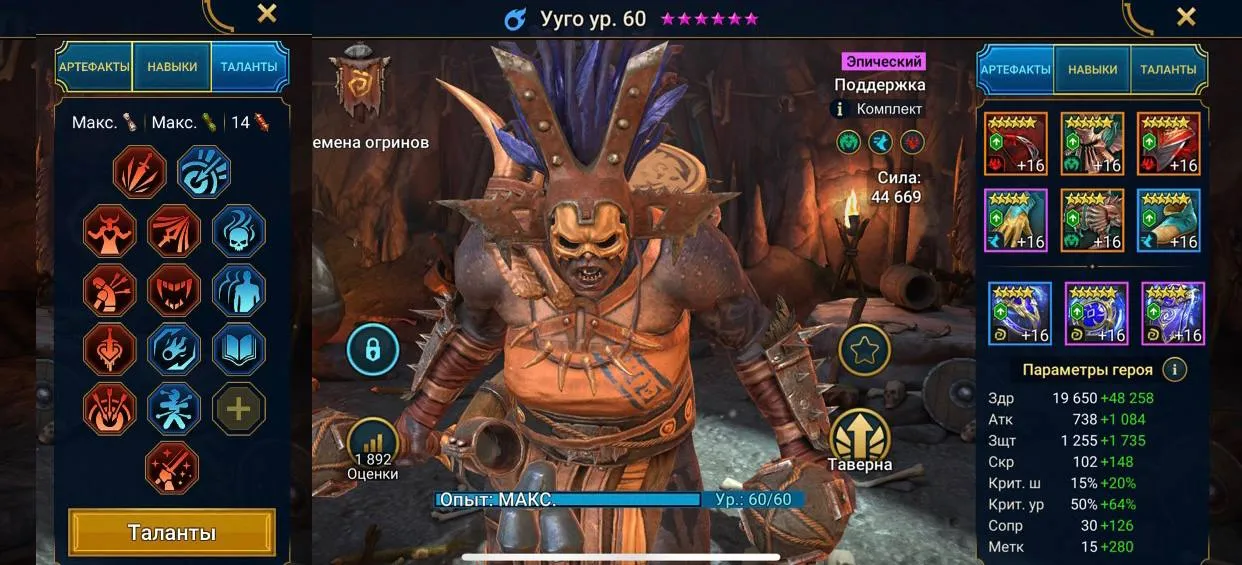Toggle the champion lock icon
The width and height of the screenshot is (1242, 565).
coord(372,350)
